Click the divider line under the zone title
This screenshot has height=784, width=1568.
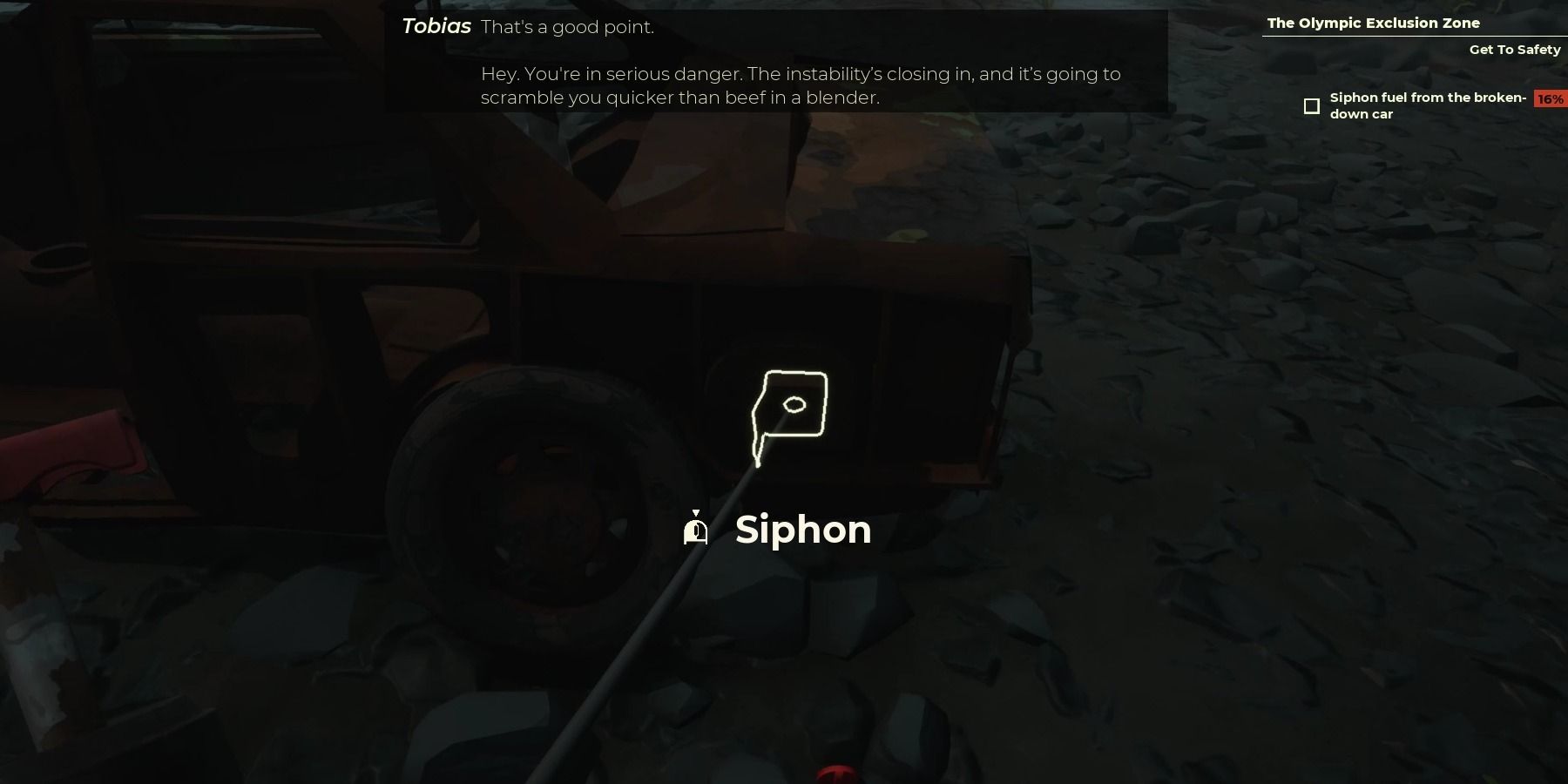[x=1413, y=37]
